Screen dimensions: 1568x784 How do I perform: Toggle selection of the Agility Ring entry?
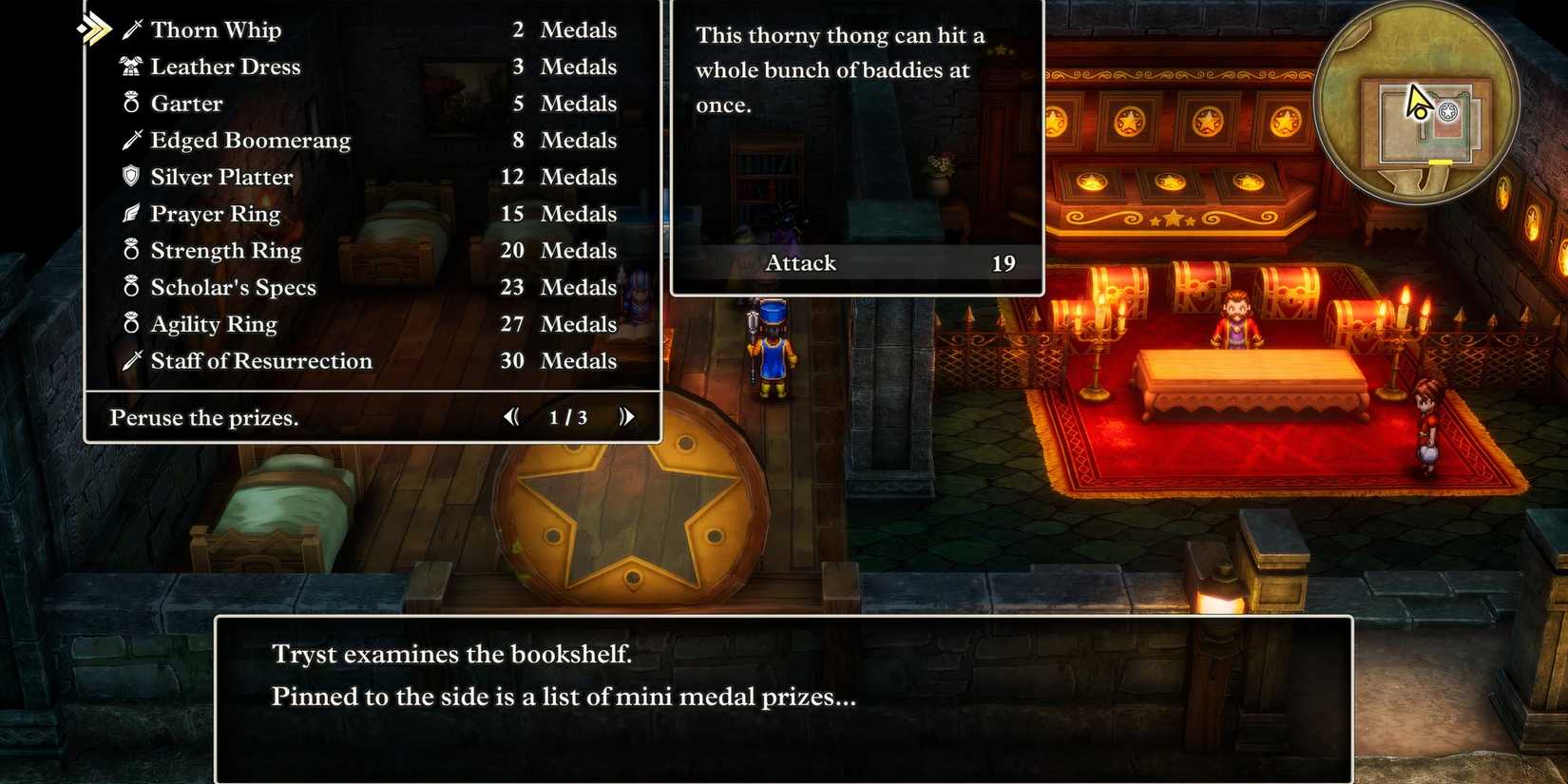[213, 324]
